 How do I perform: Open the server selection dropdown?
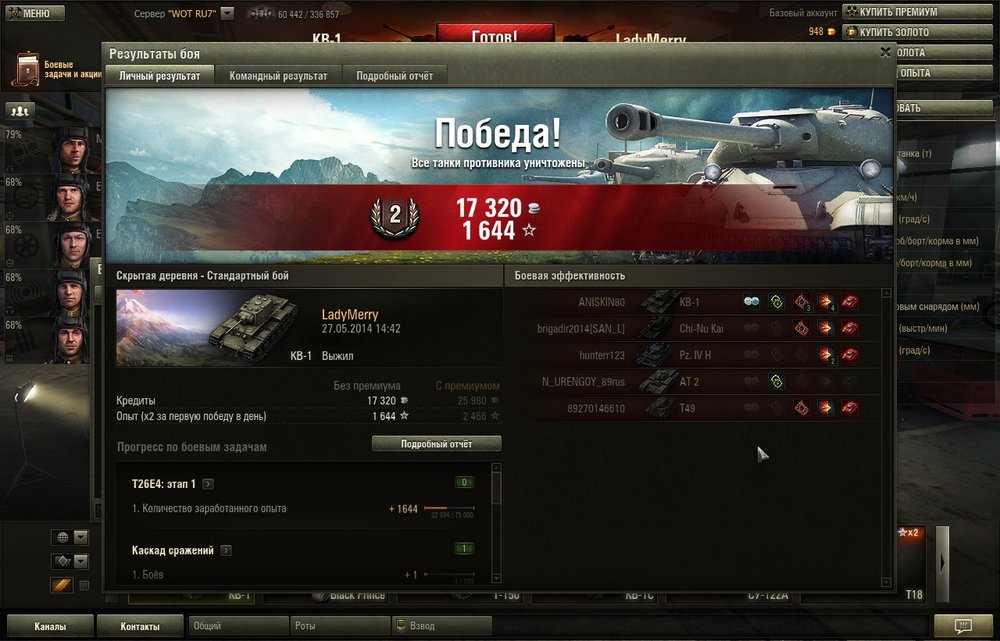[227, 14]
